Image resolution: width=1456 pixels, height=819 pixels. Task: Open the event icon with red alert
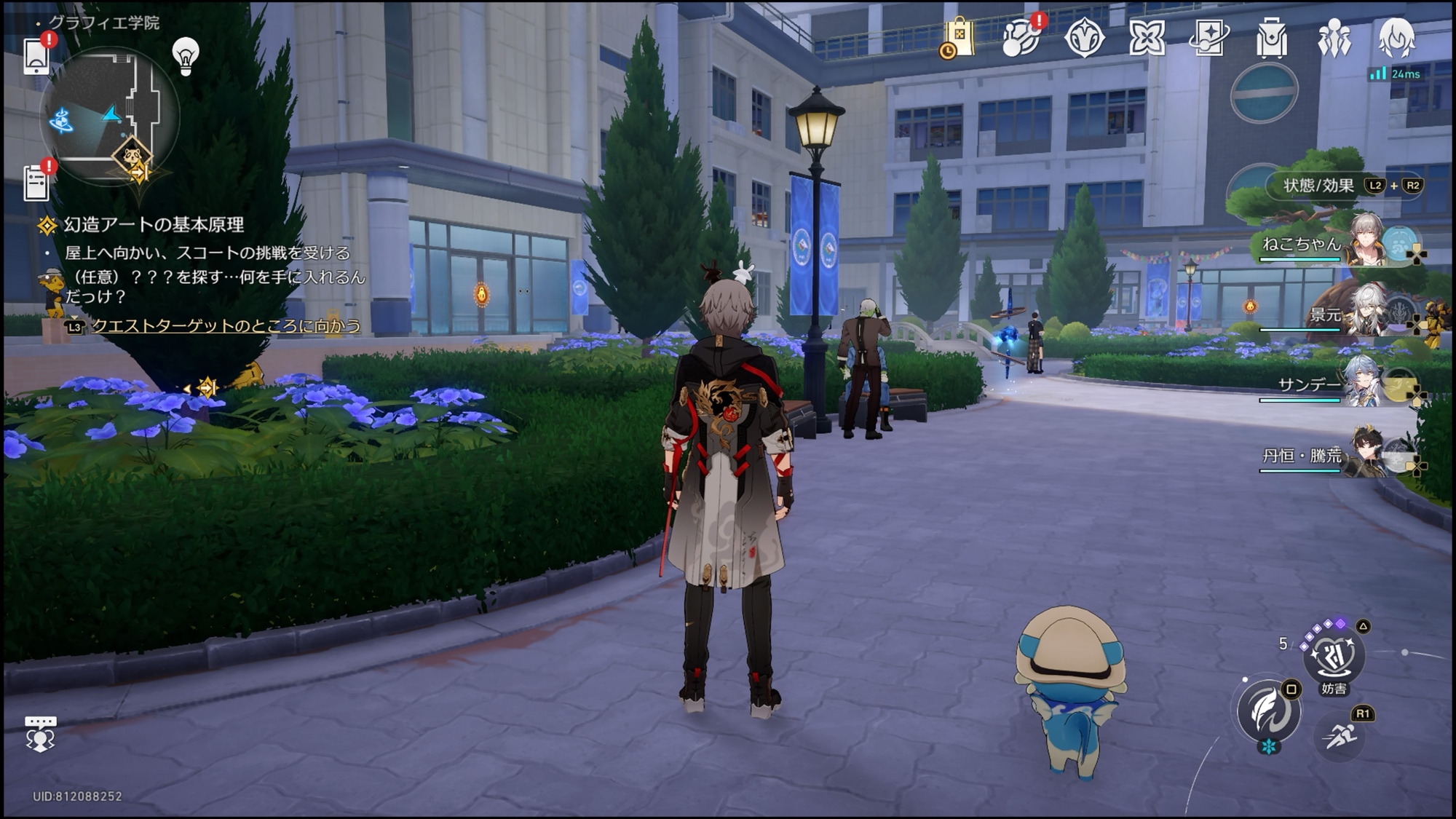[x=1021, y=37]
